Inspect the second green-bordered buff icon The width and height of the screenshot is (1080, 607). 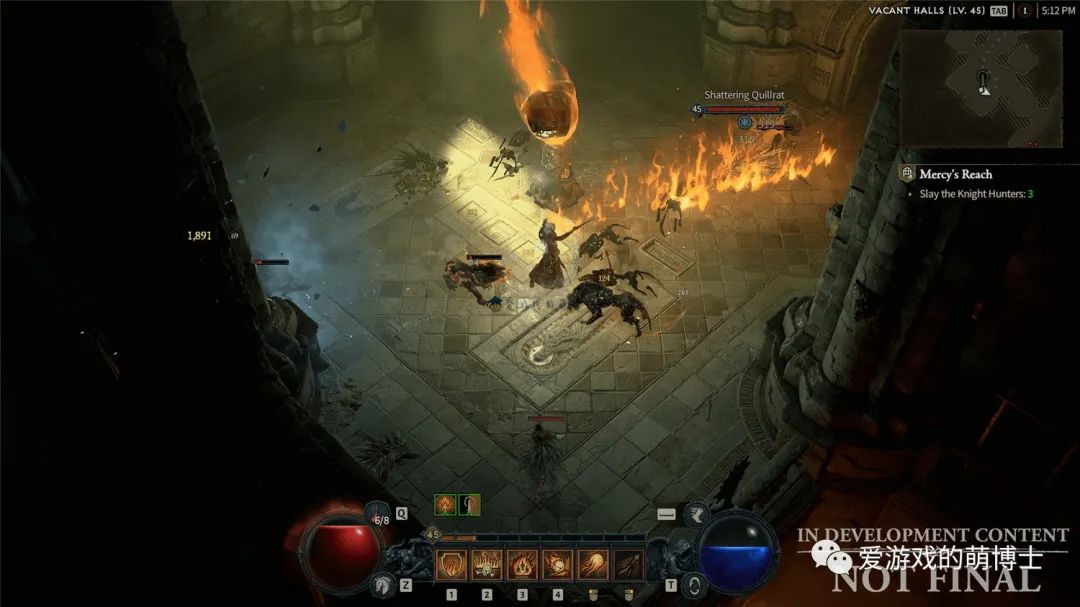469,505
